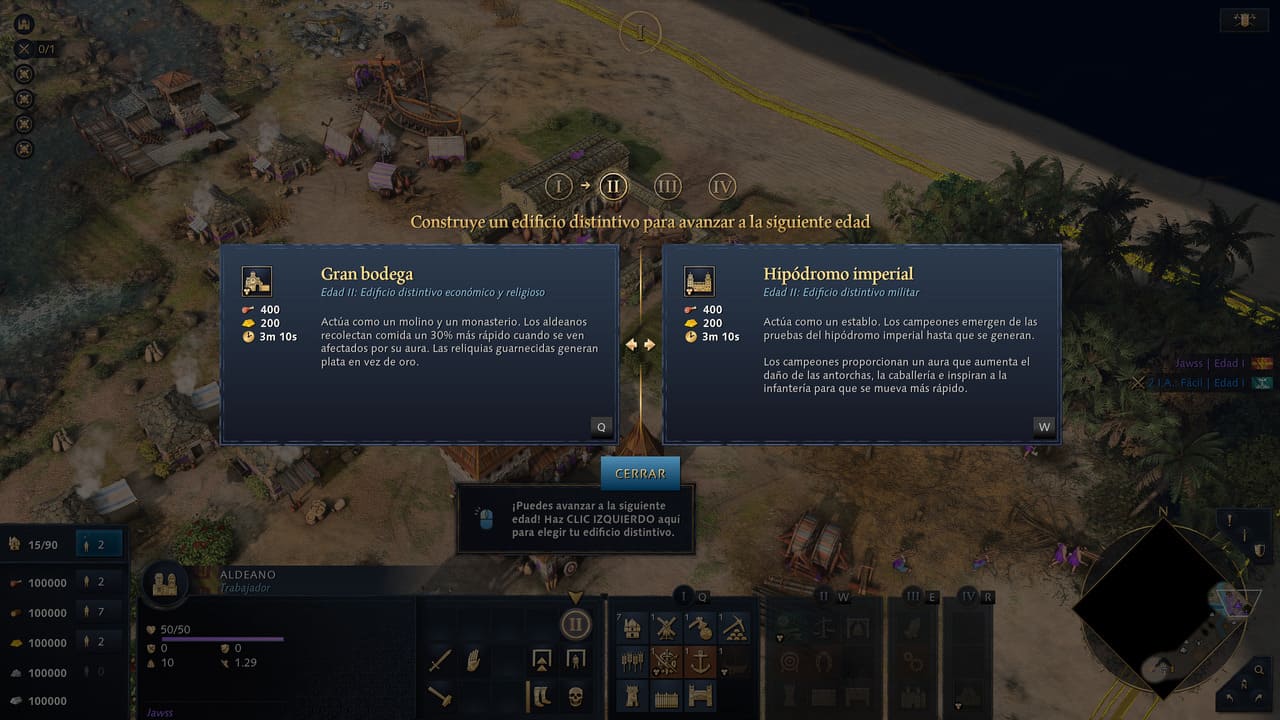Choose the outpost tower icon
This screenshot has height=720, width=1280.
632,694
